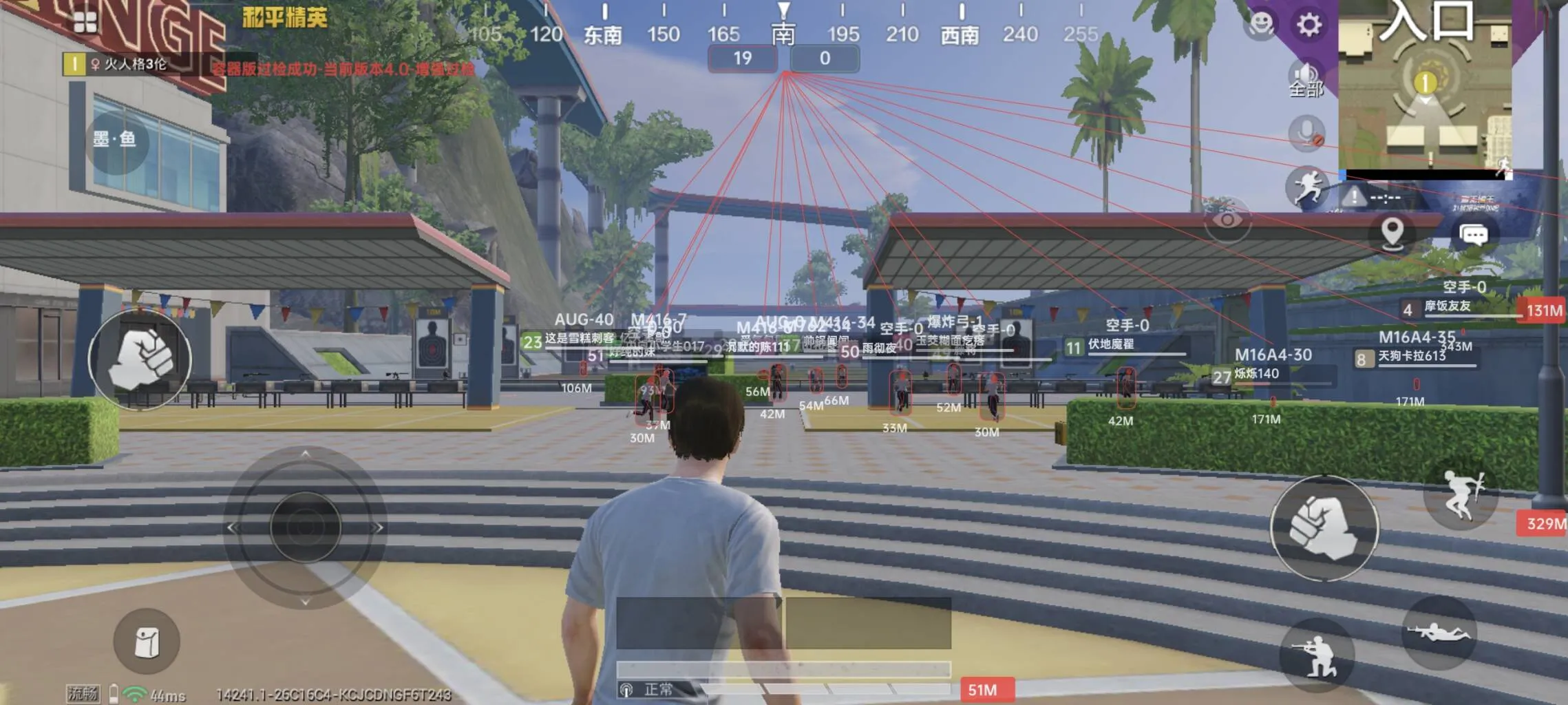Open the quick chat speech bubble
This screenshot has width=1568, height=705.
pos(1474,235)
